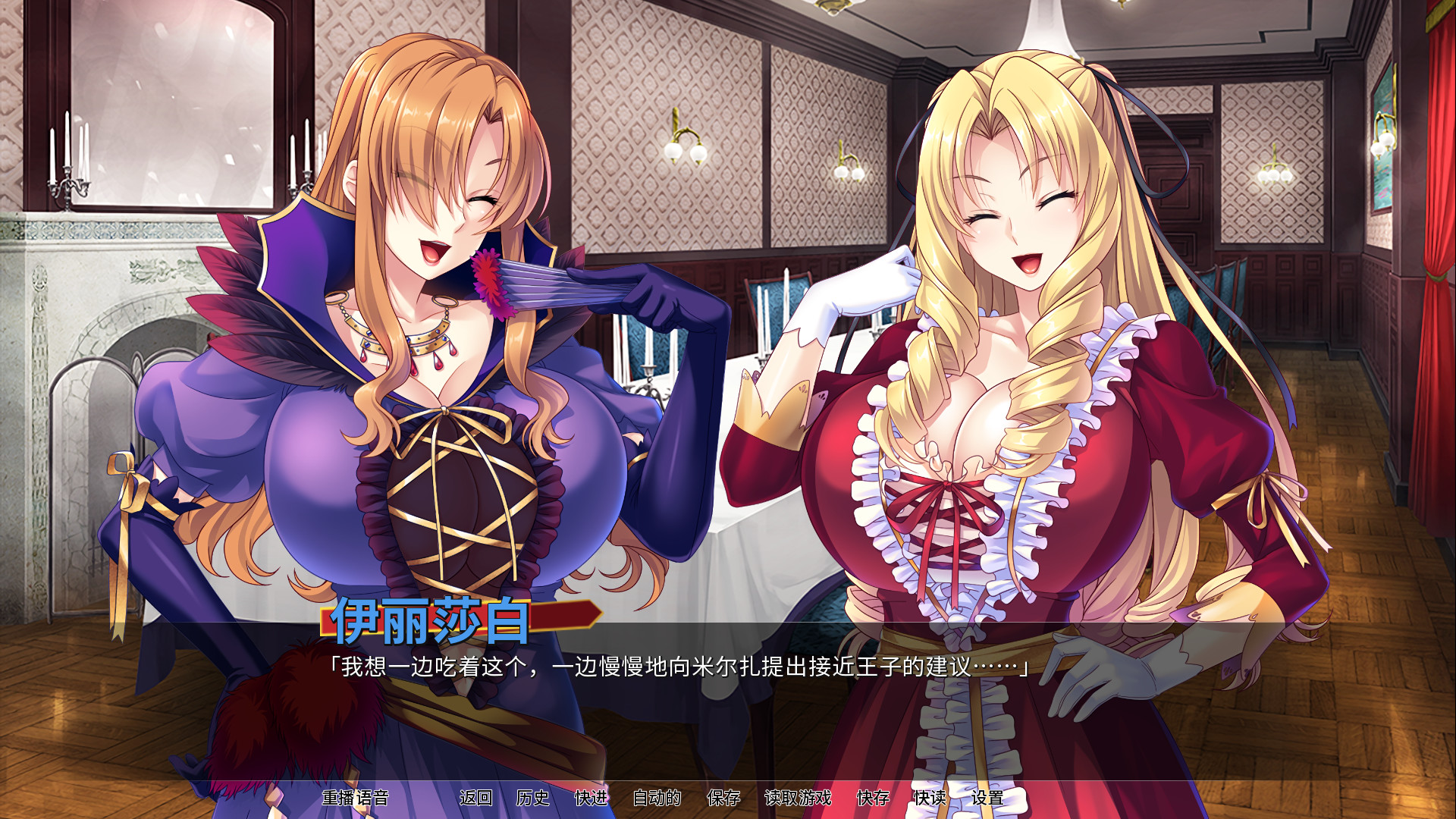Activate 快进 fast-forward

click(591, 798)
